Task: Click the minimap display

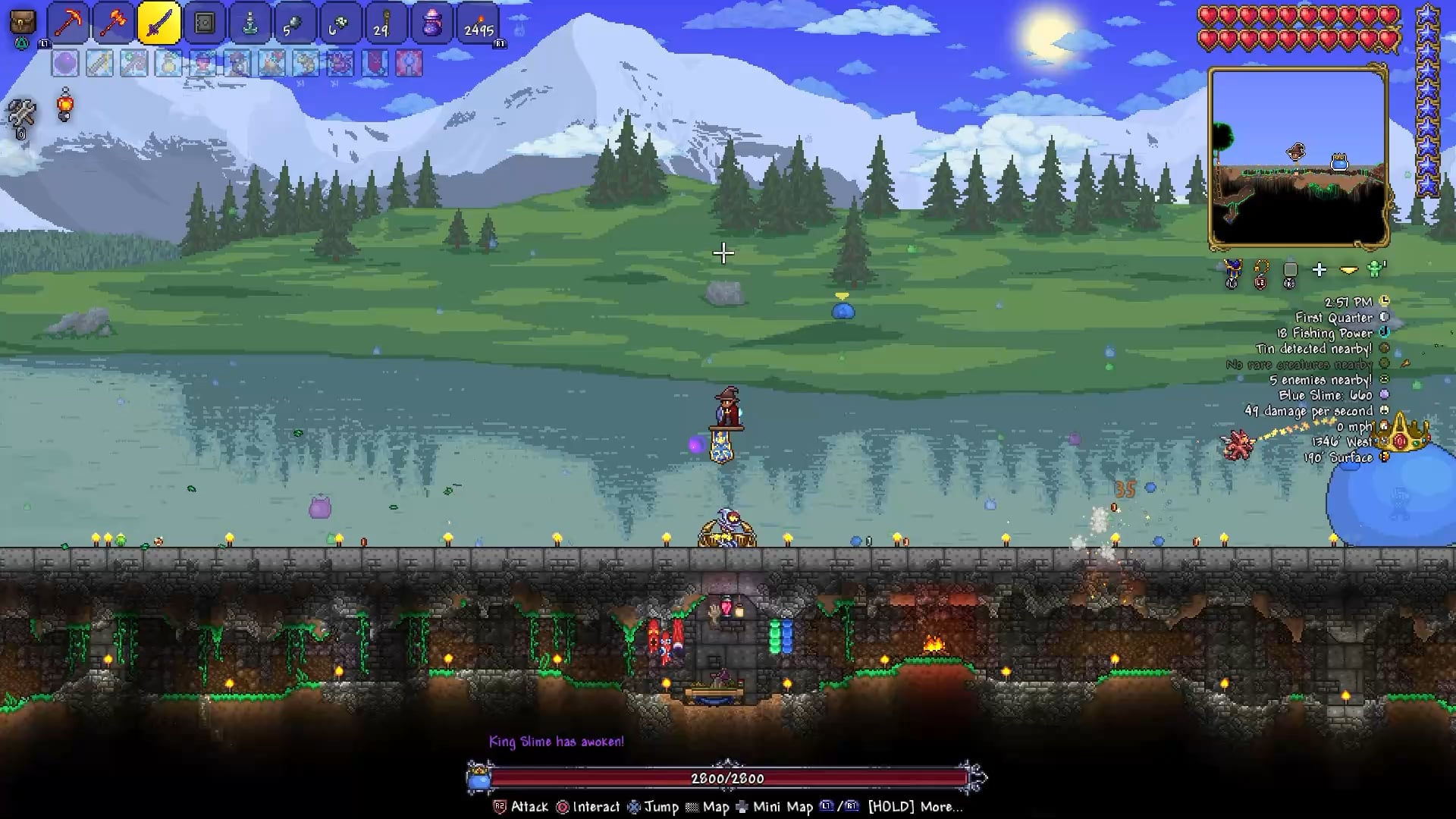Action: tap(1298, 157)
